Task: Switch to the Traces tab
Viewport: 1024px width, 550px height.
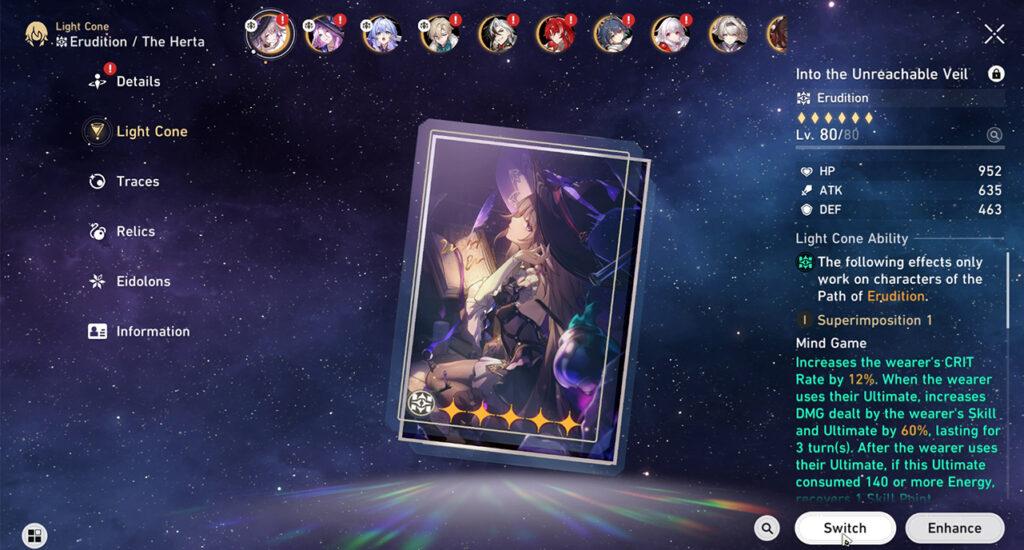Action: [x=137, y=181]
